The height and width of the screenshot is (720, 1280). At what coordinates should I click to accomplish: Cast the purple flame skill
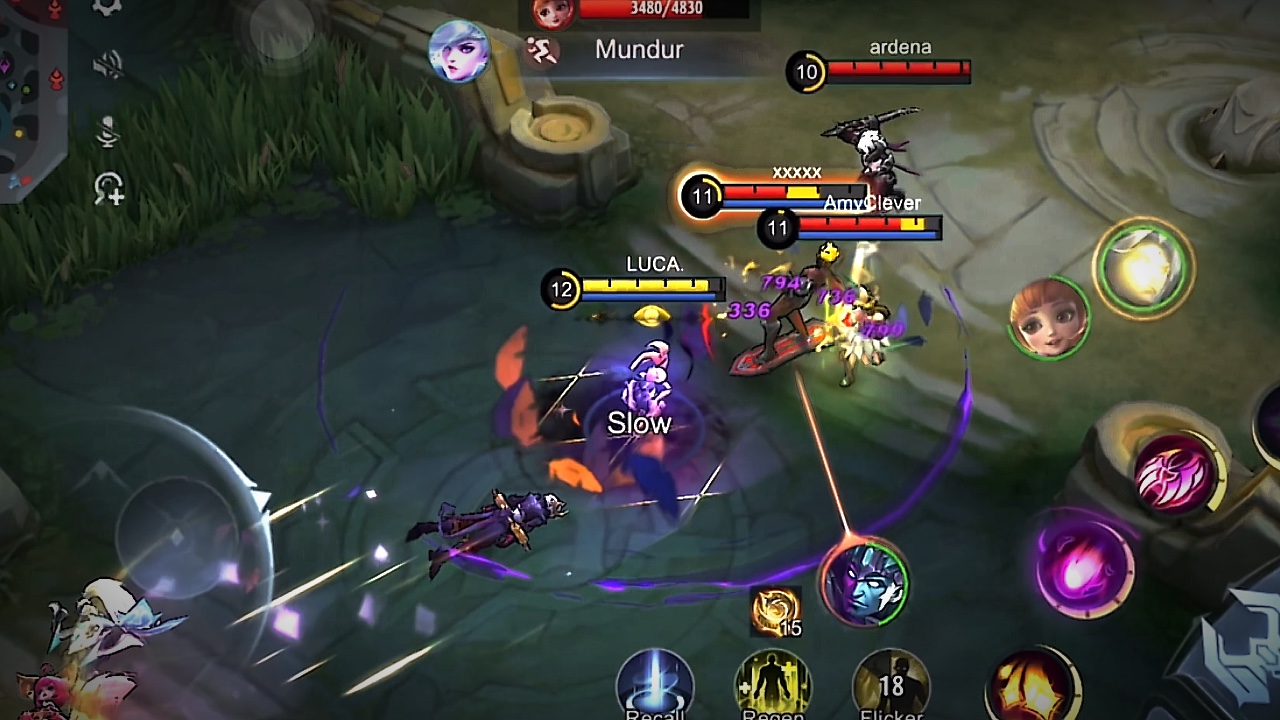tap(1084, 564)
